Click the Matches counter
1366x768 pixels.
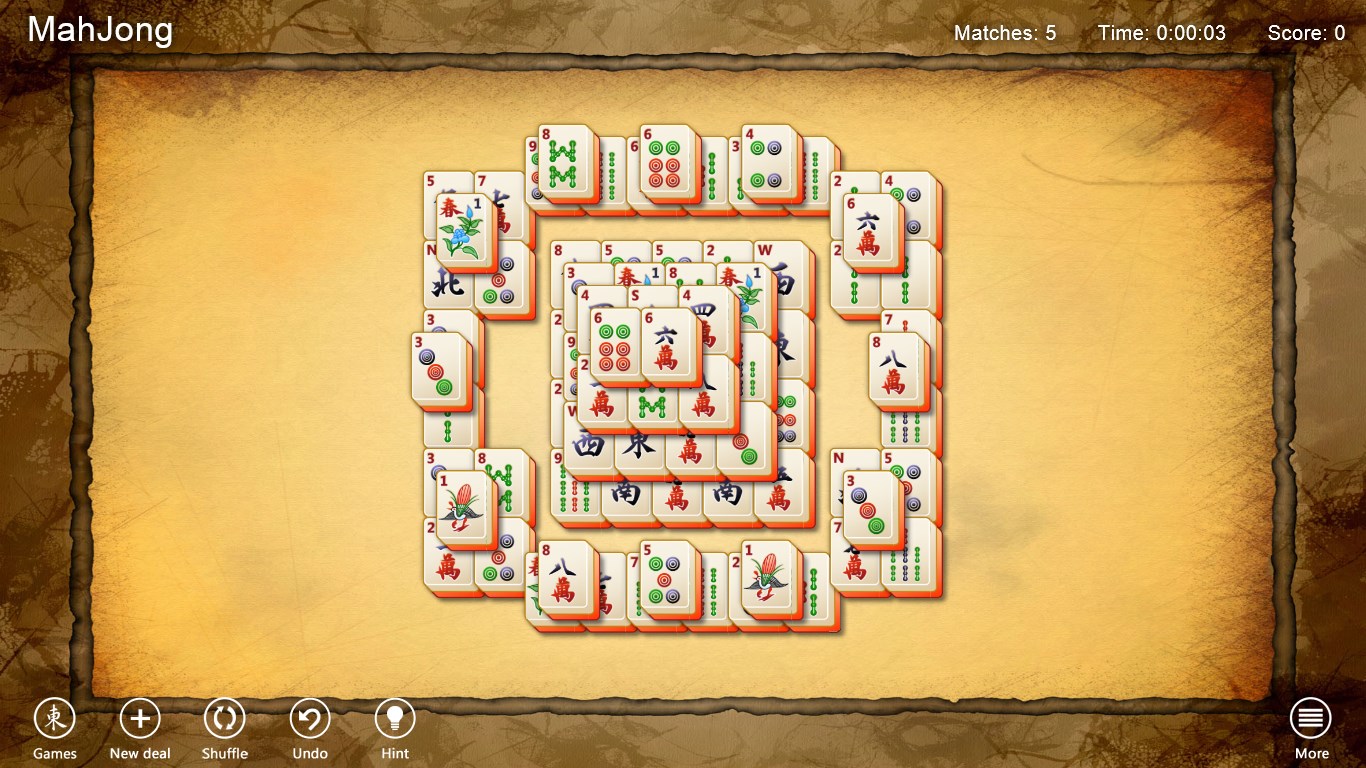1006,33
